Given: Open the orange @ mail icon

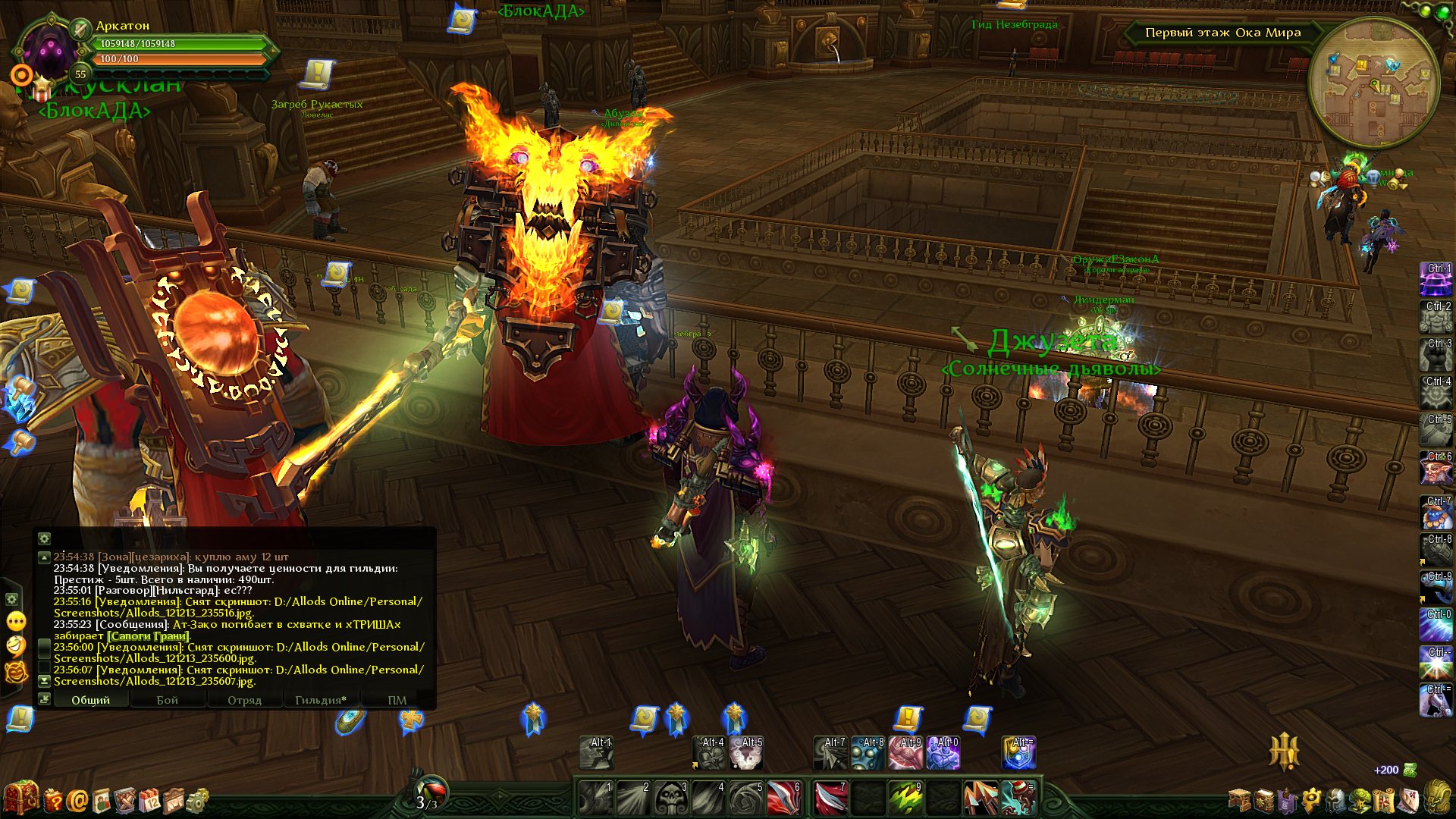Looking at the screenshot, I should (x=77, y=800).
